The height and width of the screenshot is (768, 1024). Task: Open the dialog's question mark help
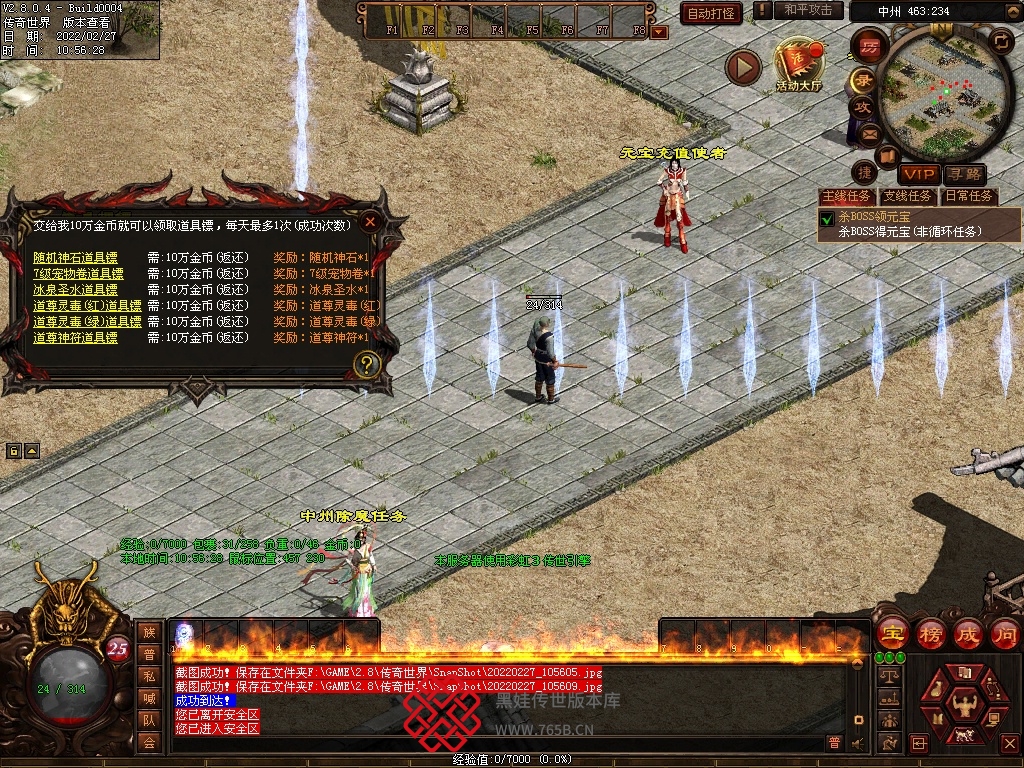[367, 364]
